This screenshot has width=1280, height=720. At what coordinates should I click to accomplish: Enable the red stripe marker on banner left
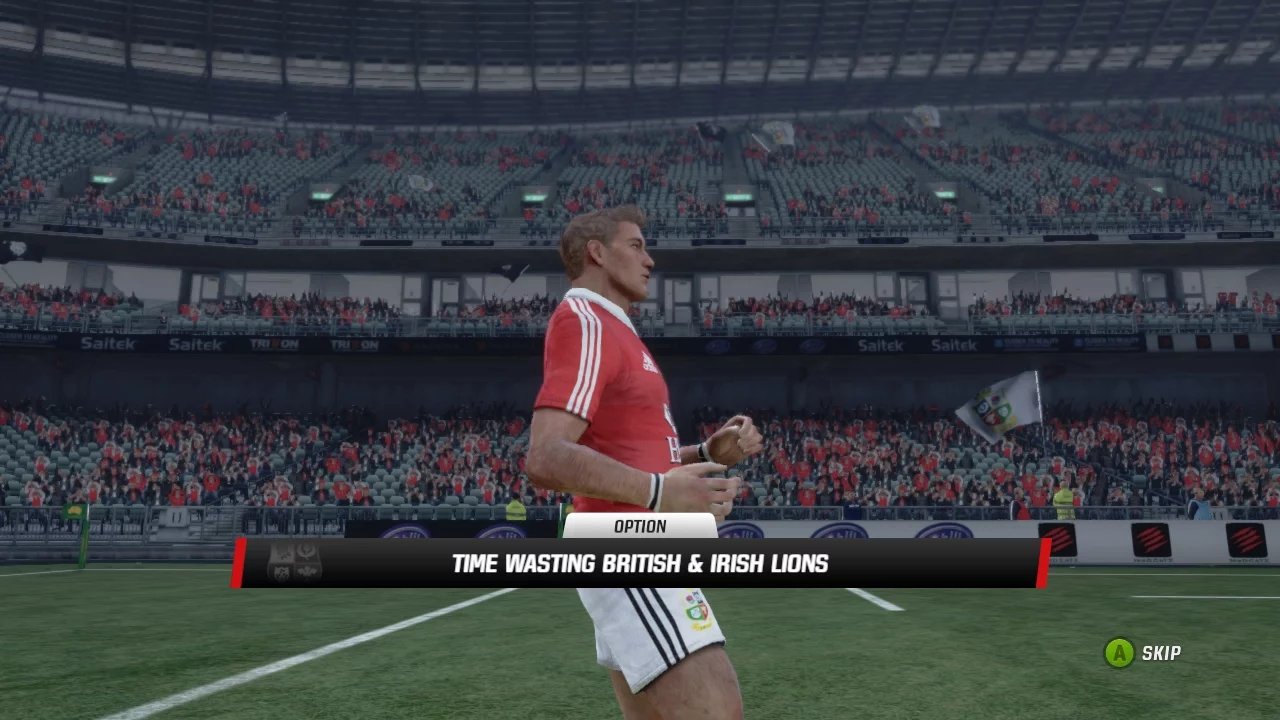[239, 563]
